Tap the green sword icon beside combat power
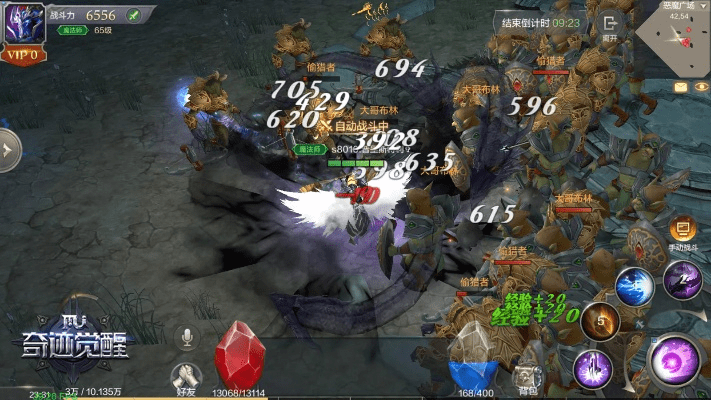Screen dimensions: 711x400 (x=132, y=14)
